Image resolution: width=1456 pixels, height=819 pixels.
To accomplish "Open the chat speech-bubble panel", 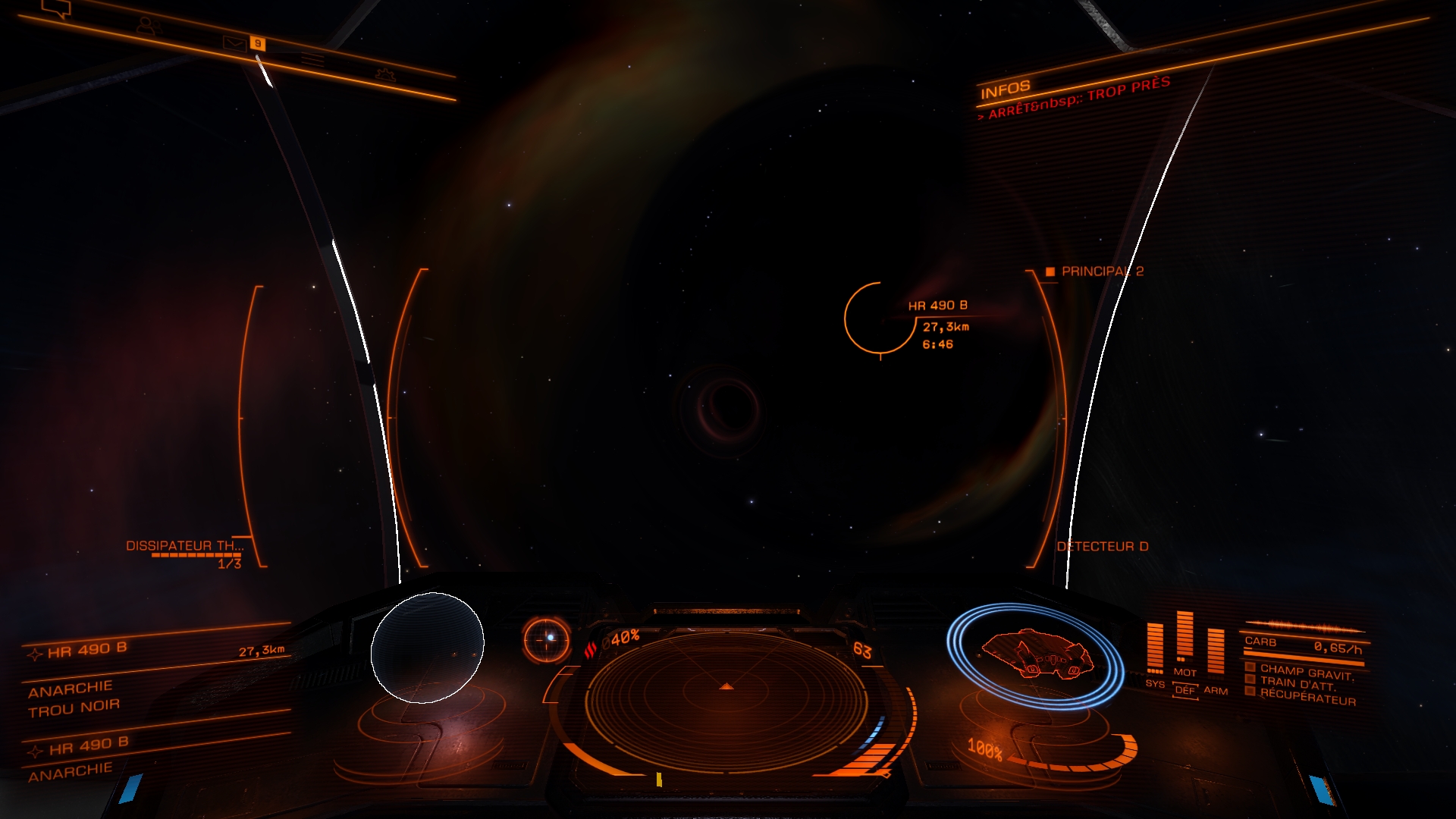I will tap(56, 8).
